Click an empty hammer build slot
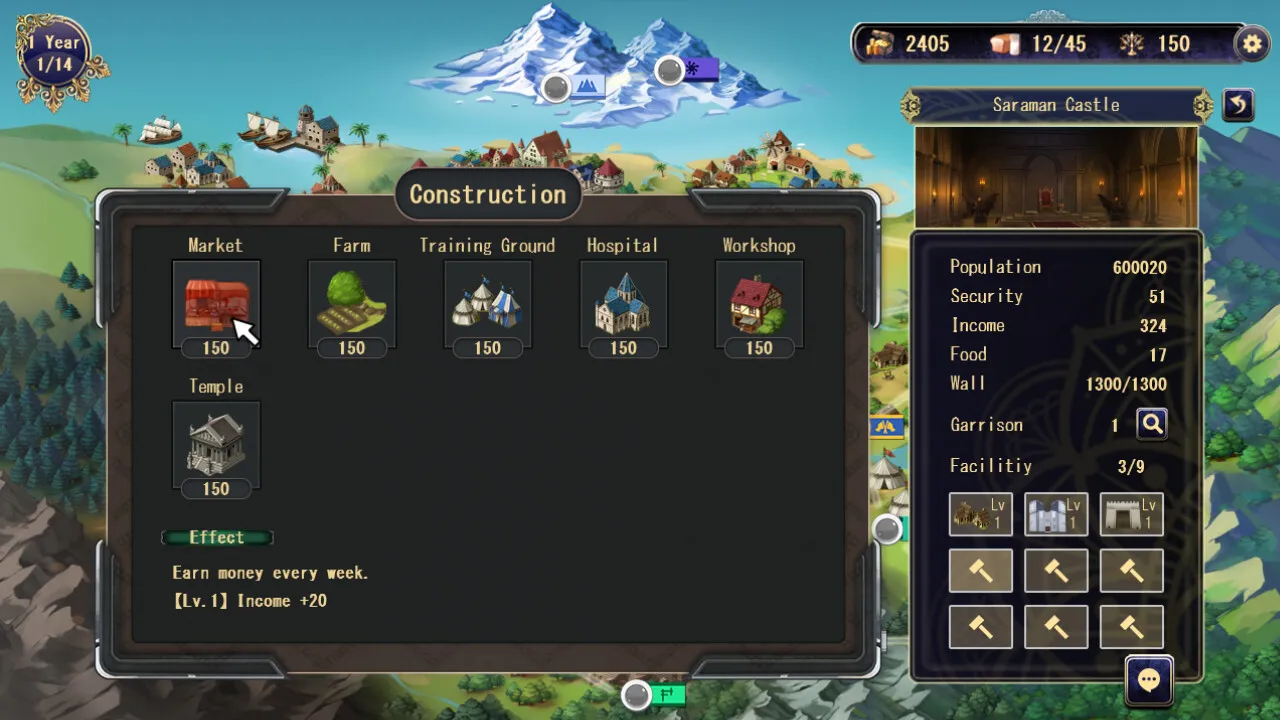Viewport: 1280px width, 720px height. (x=980, y=570)
